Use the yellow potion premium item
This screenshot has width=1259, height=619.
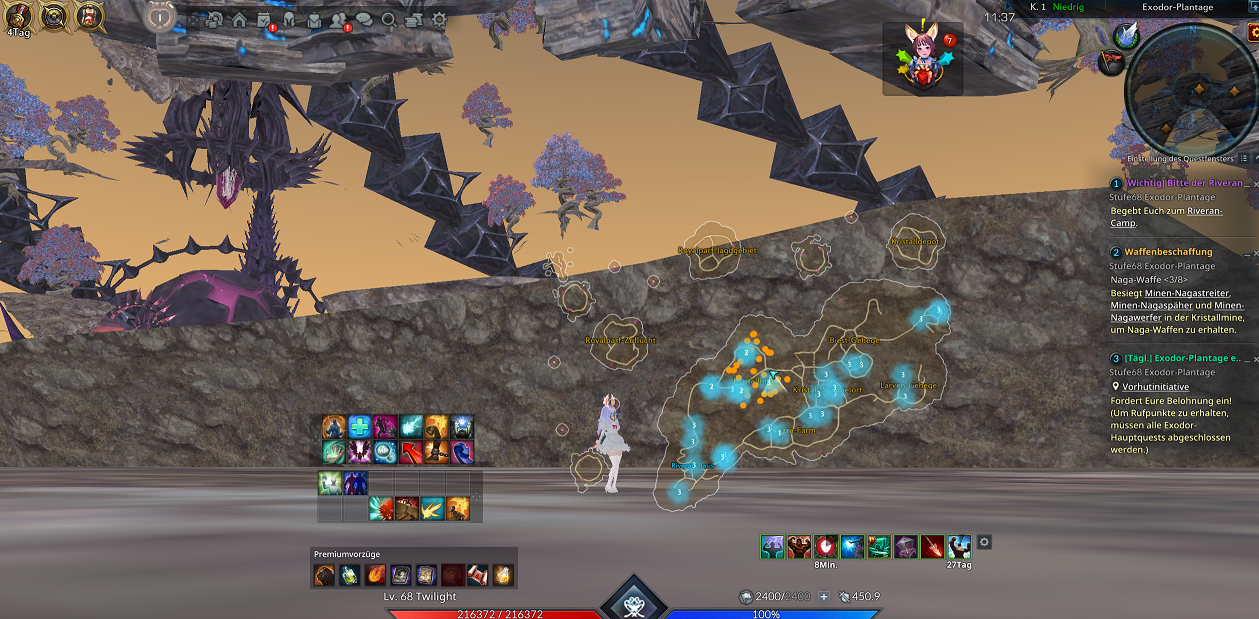click(x=502, y=574)
